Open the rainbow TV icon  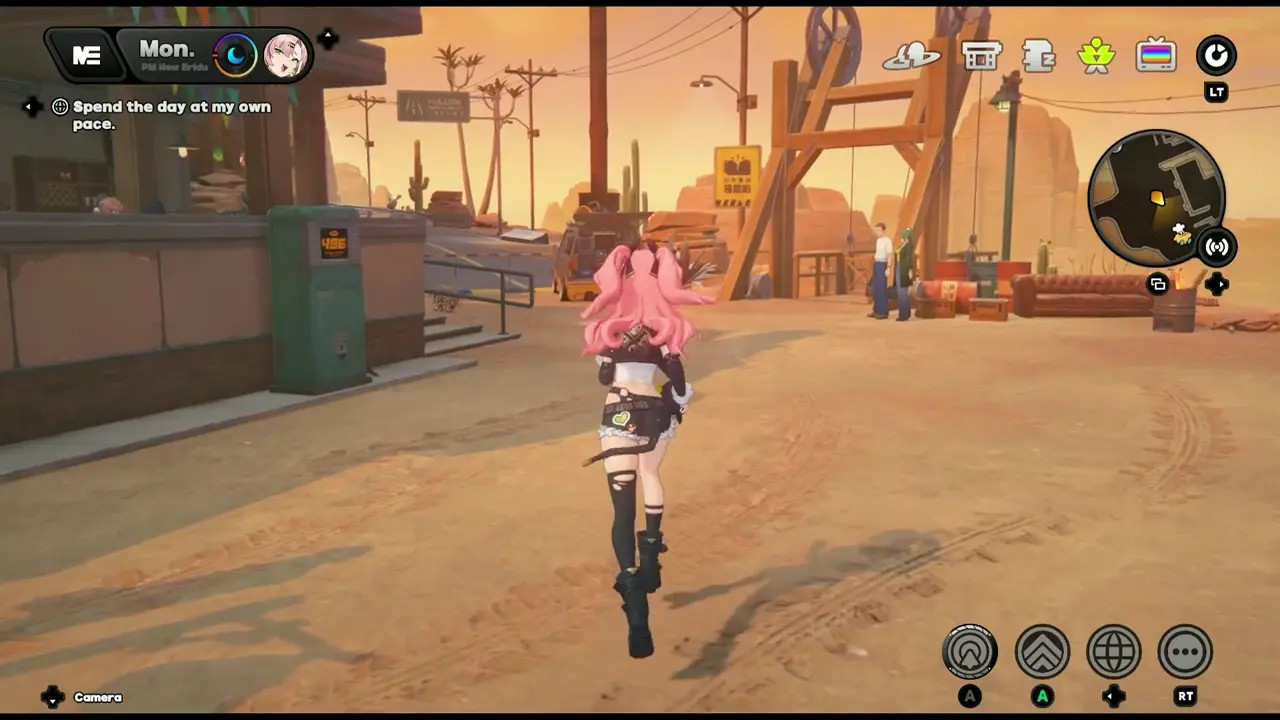(x=1156, y=55)
